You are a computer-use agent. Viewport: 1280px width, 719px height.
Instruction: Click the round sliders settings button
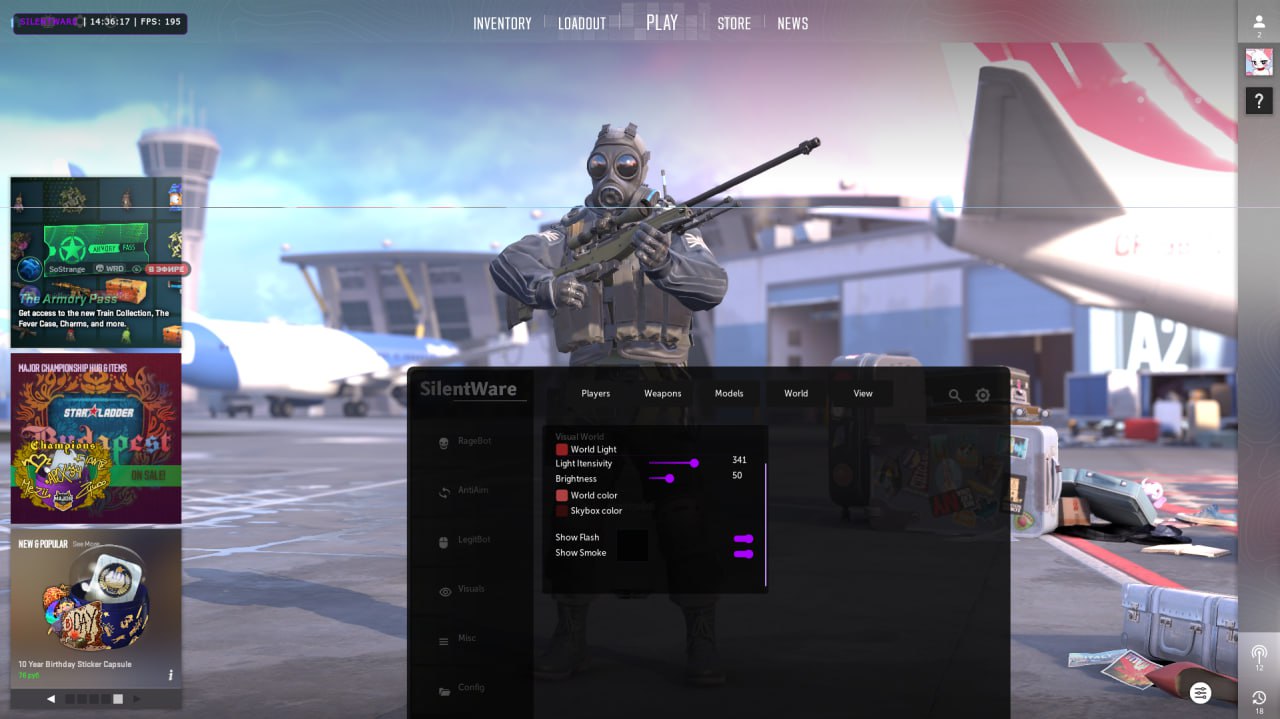coord(1201,692)
